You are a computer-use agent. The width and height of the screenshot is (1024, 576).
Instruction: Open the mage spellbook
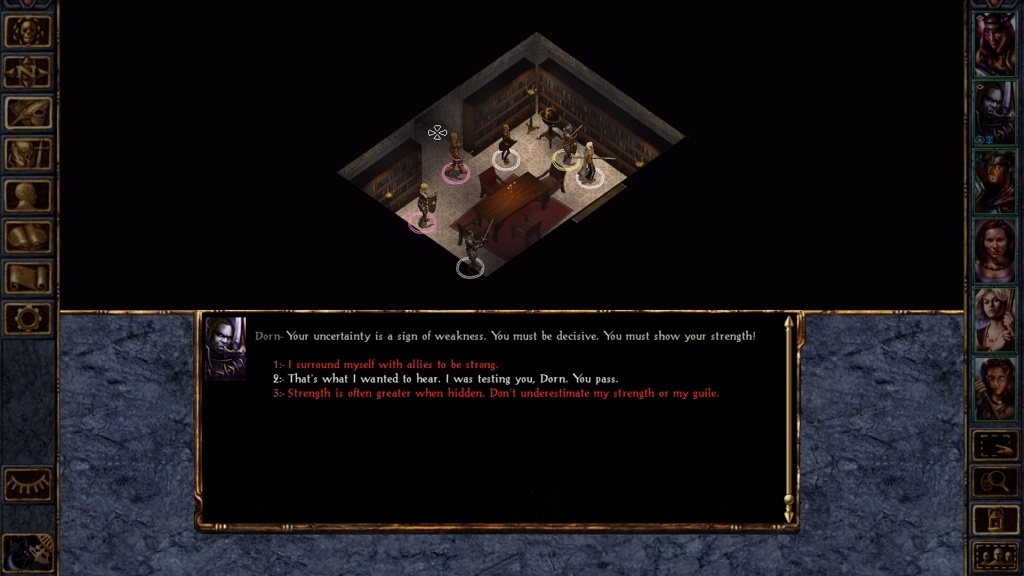pos(28,236)
